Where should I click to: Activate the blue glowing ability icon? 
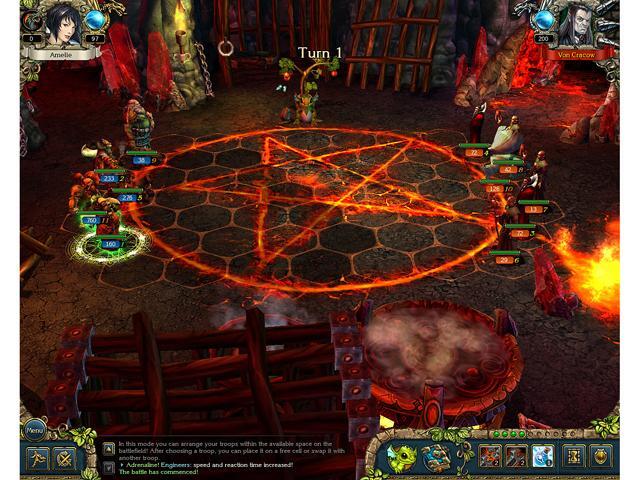tap(542, 457)
